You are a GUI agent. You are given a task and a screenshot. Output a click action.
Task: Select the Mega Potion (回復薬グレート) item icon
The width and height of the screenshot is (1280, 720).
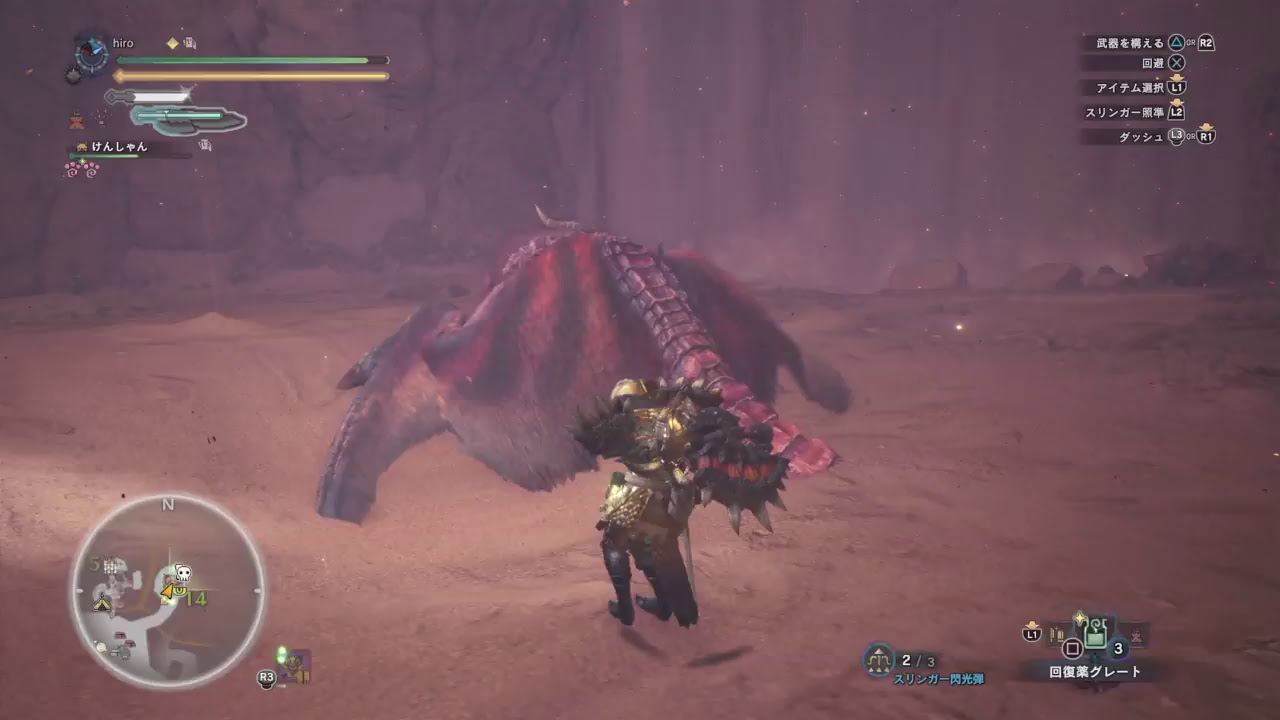pyautogui.click(x=1096, y=632)
